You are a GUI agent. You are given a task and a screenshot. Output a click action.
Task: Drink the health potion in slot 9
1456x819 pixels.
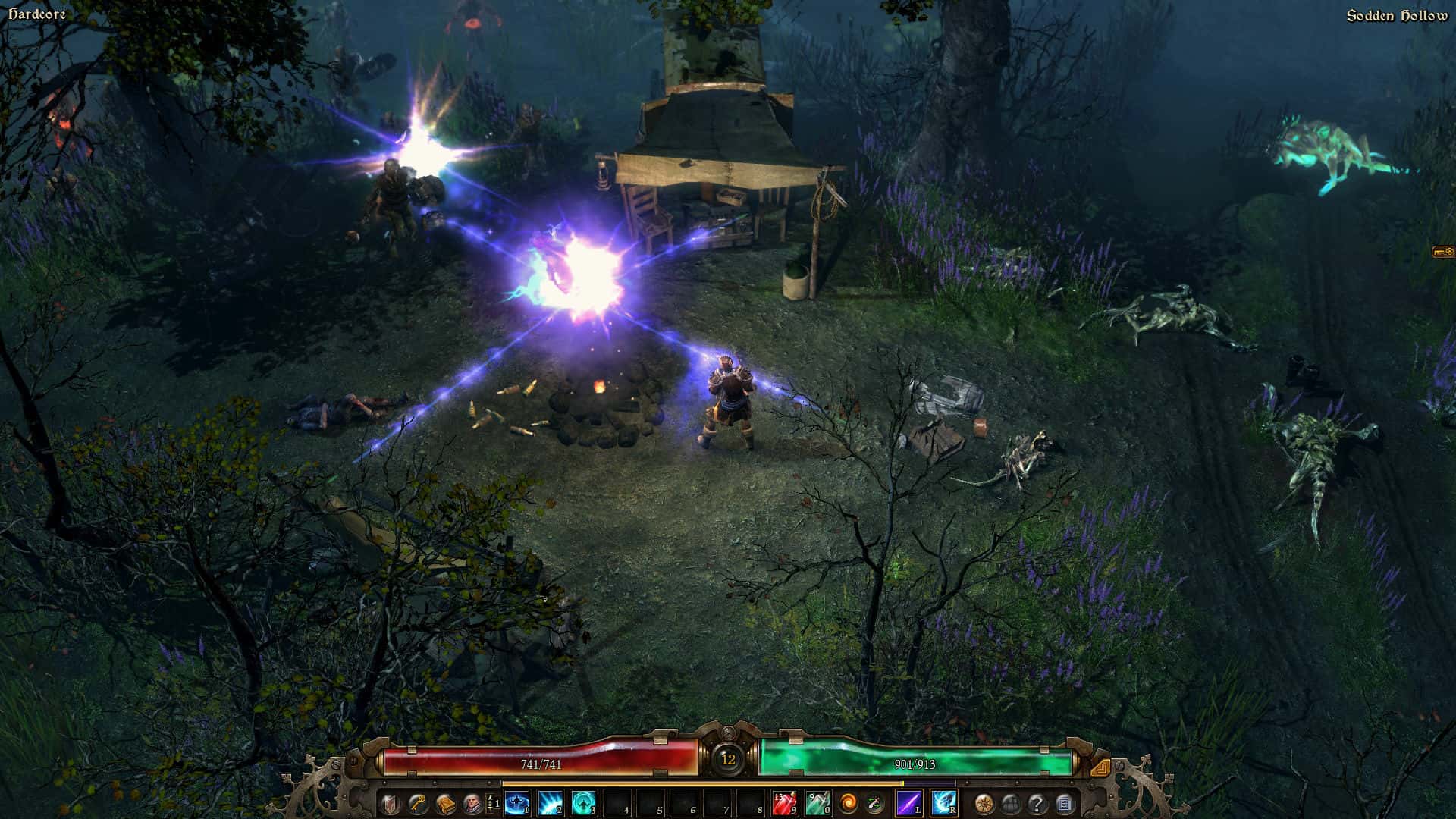tap(783, 802)
